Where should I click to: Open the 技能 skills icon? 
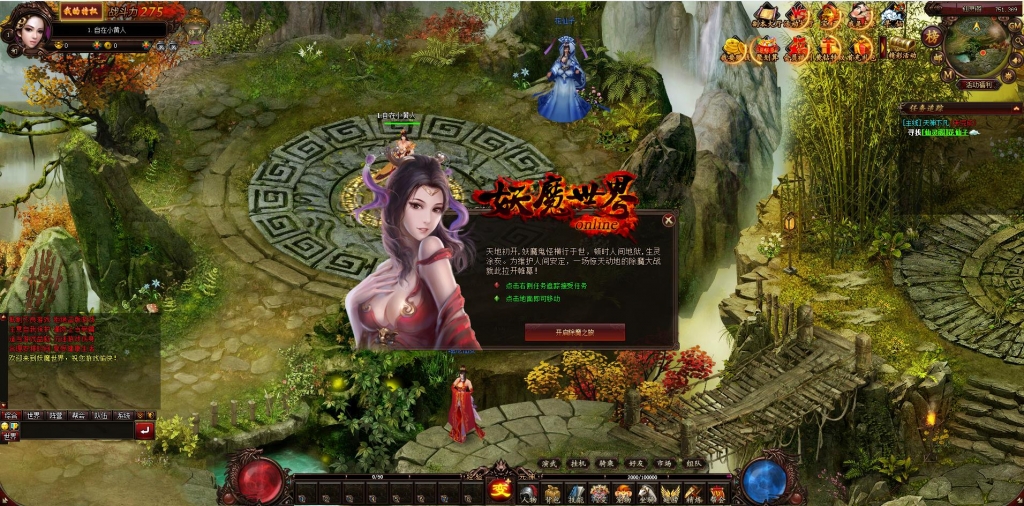[576, 493]
